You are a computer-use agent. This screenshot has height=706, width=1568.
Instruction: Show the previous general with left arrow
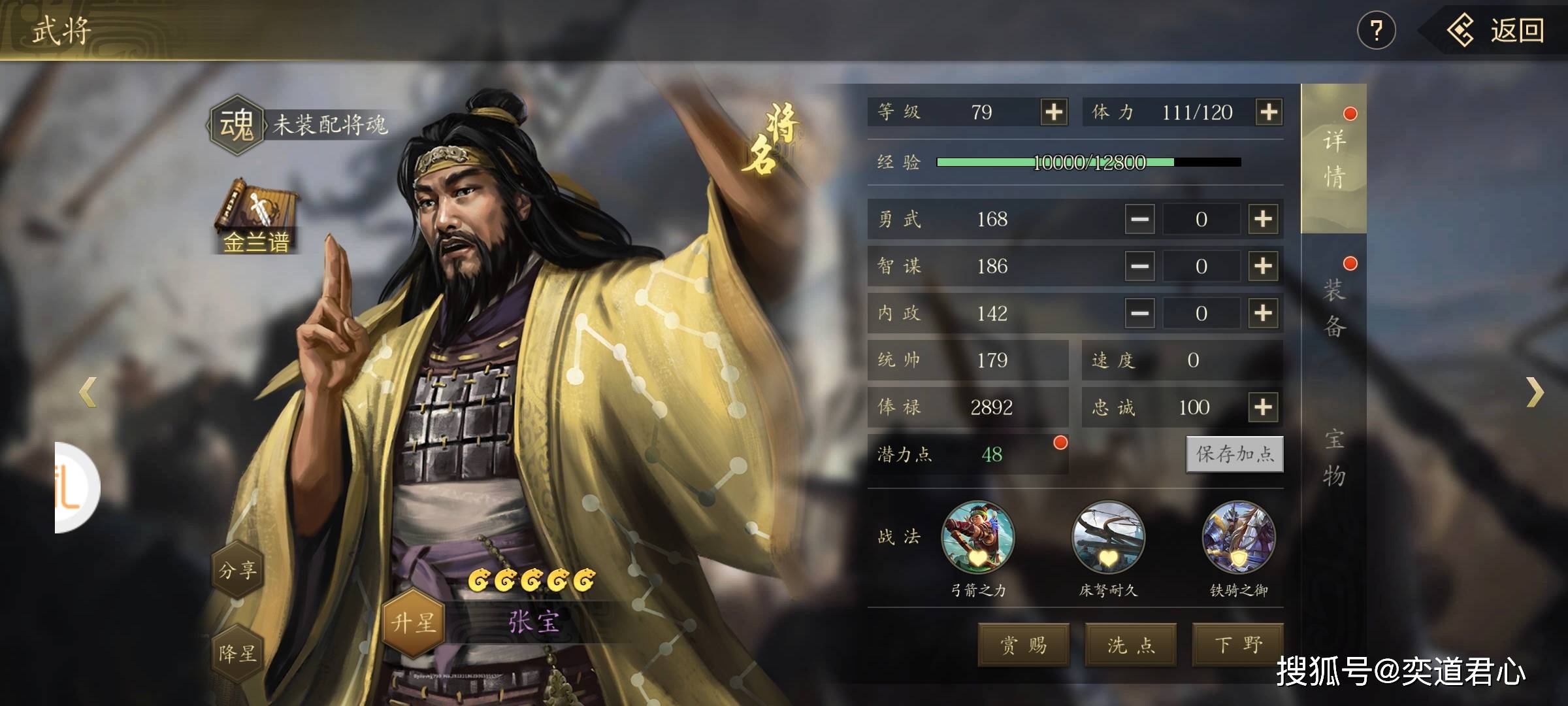point(88,392)
